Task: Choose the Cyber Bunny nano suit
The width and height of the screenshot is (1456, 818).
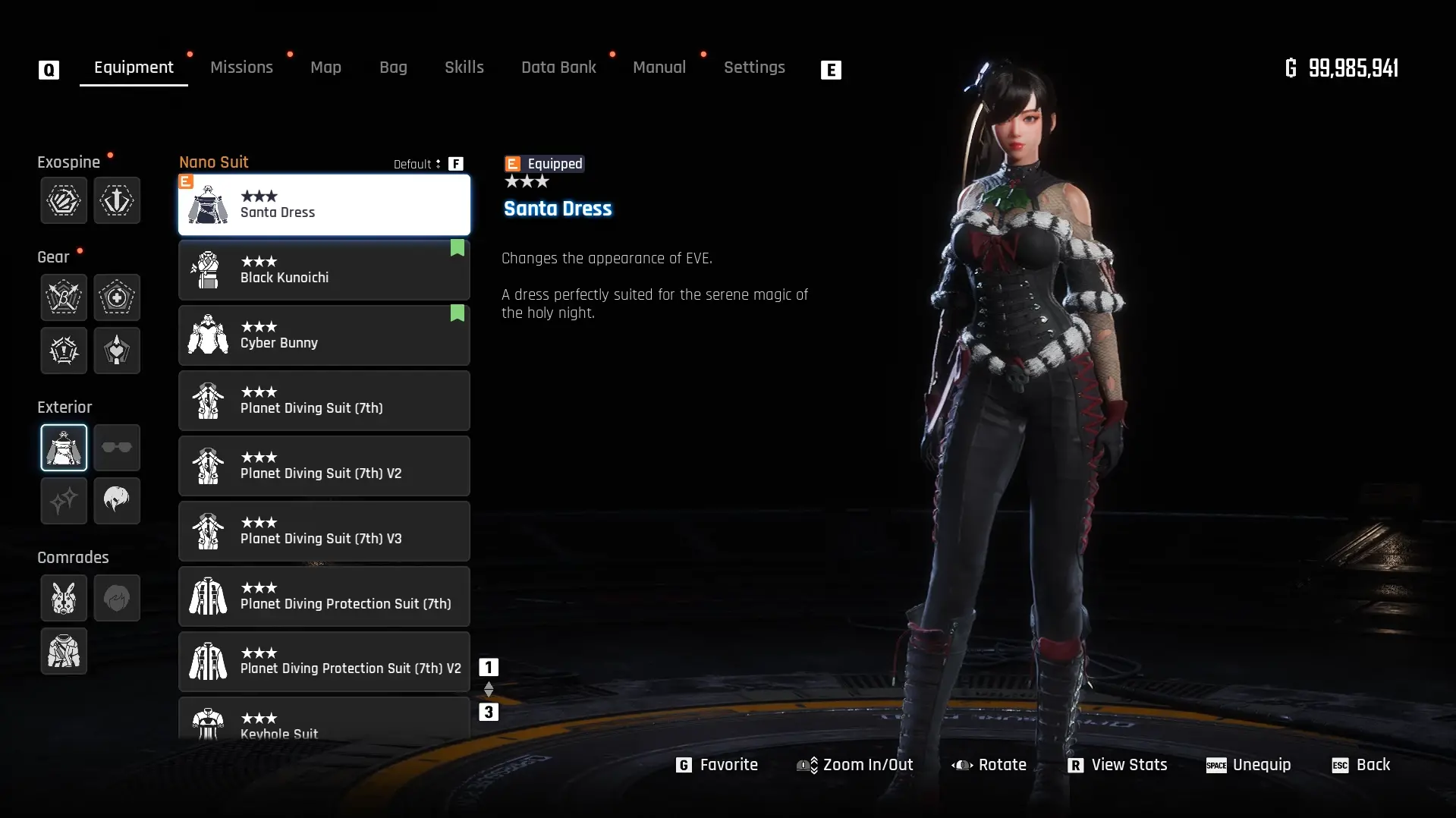Action: click(324, 335)
